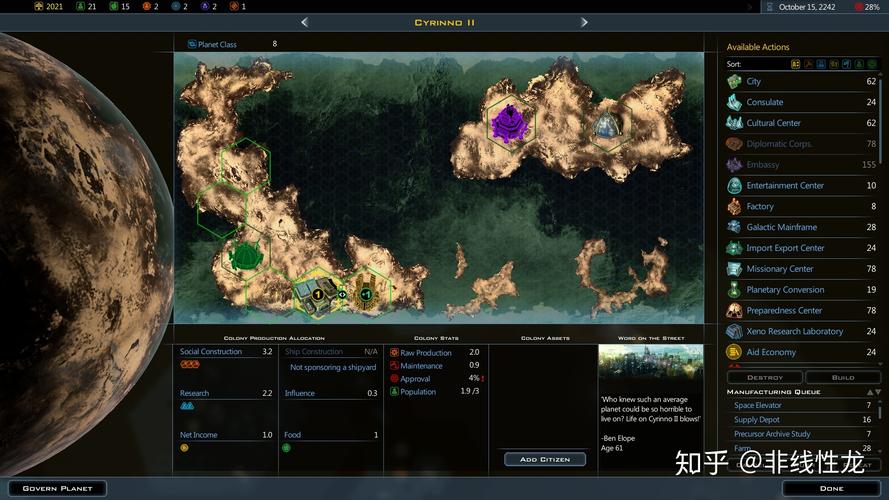Image resolution: width=889 pixels, height=500 pixels.
Task: Click the Destroy button
Action: [x=765, y=377]
